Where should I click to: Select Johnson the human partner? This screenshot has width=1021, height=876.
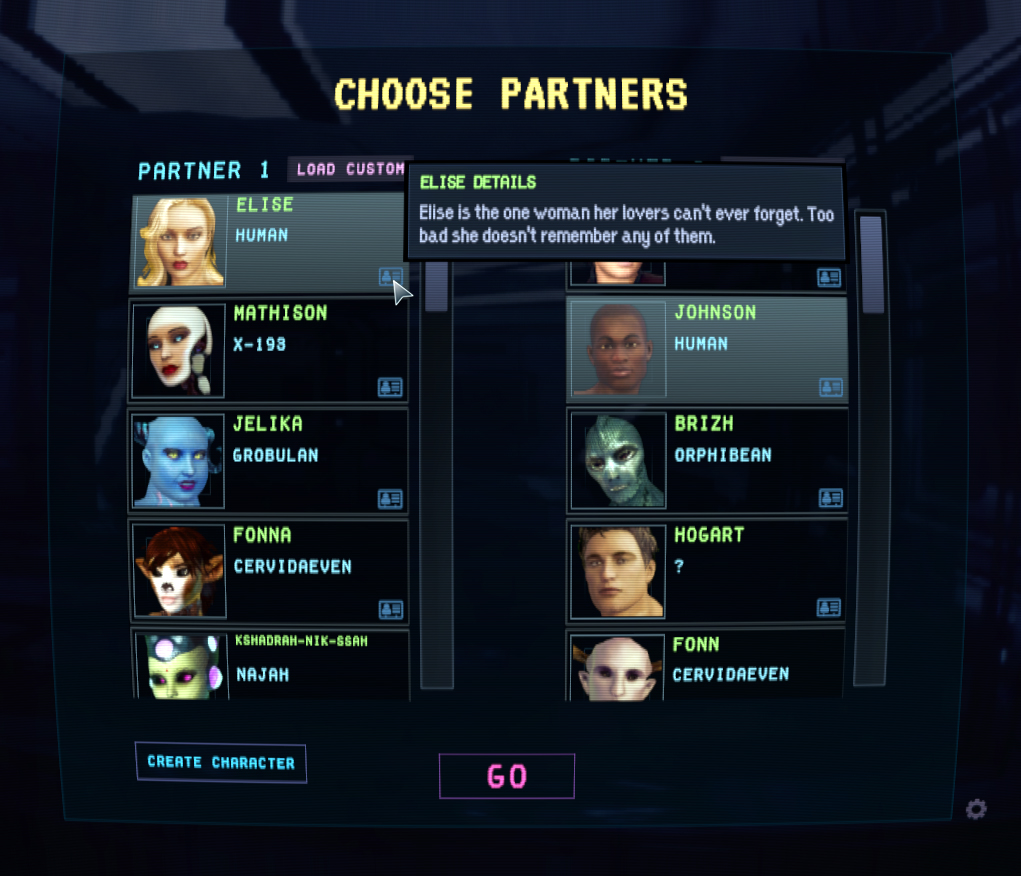pos(707,350)
